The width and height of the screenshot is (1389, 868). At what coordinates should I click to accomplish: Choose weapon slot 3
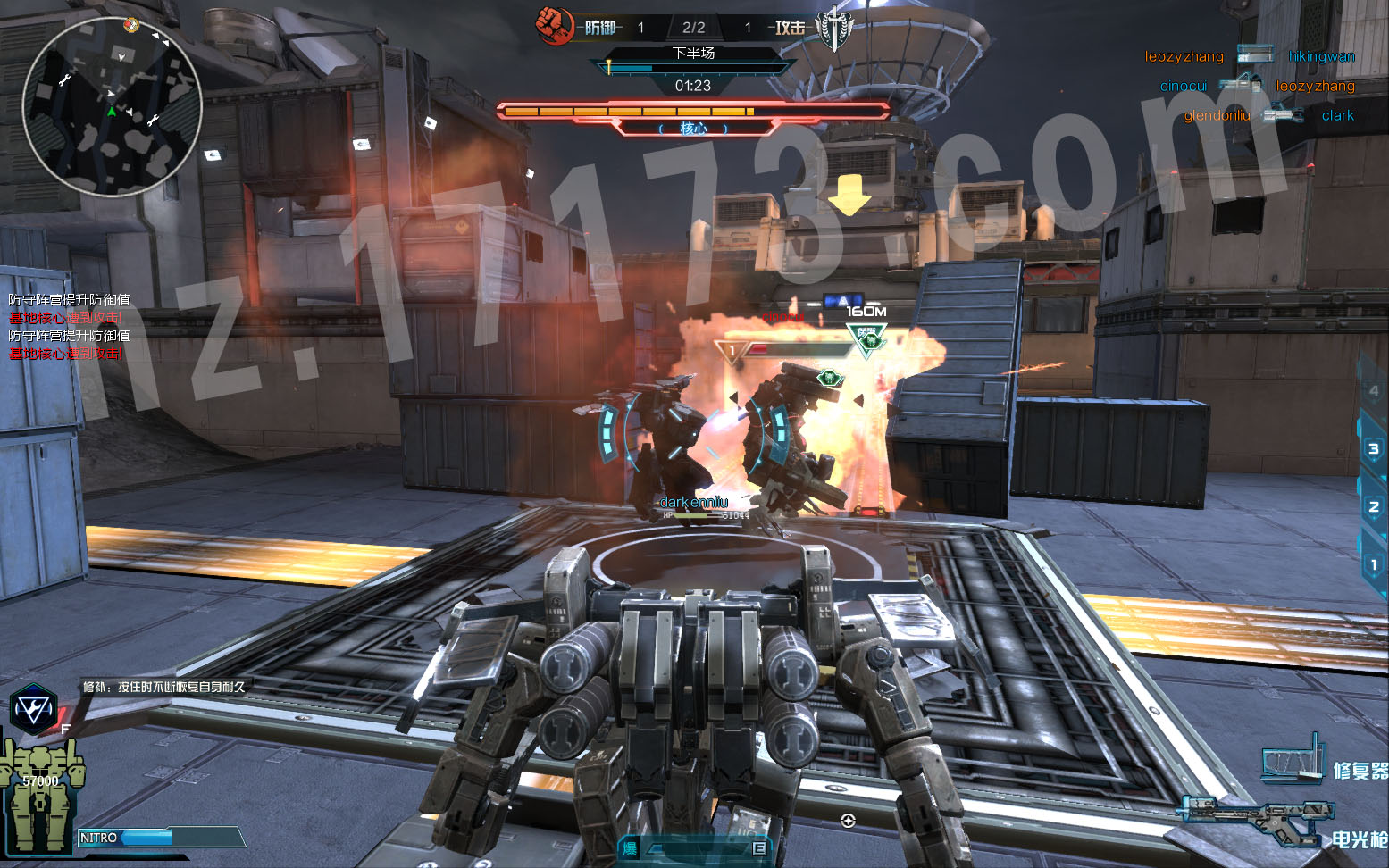(1374, 448)
